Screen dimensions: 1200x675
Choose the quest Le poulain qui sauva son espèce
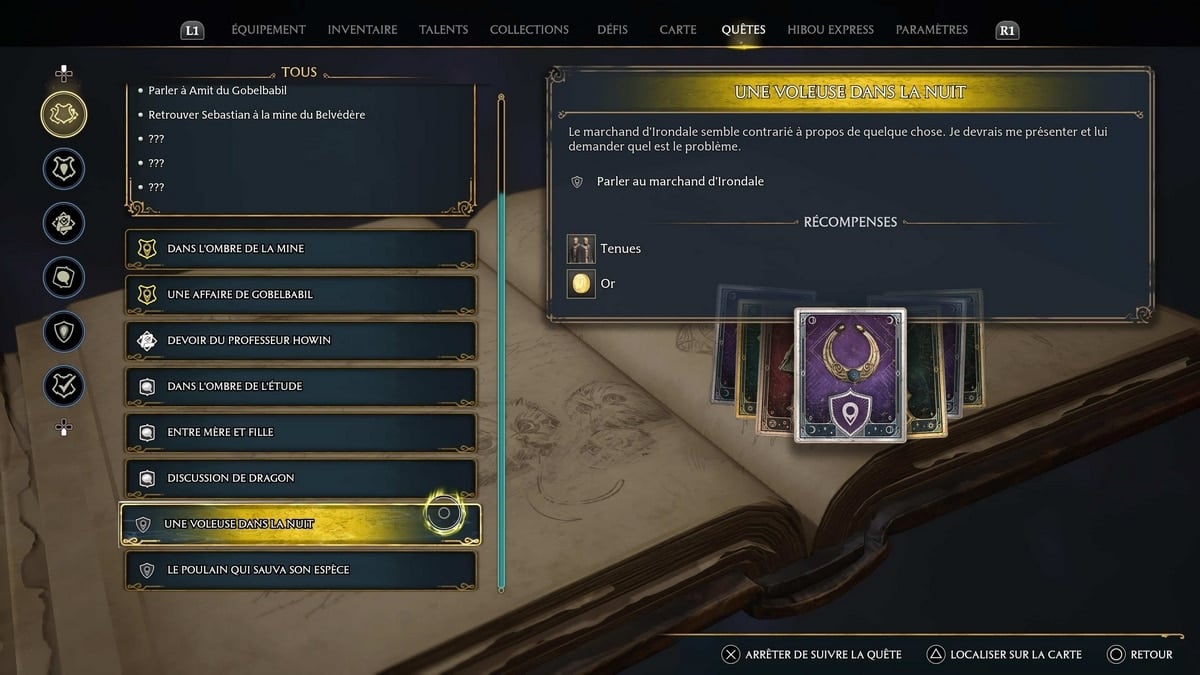point(300,571)
